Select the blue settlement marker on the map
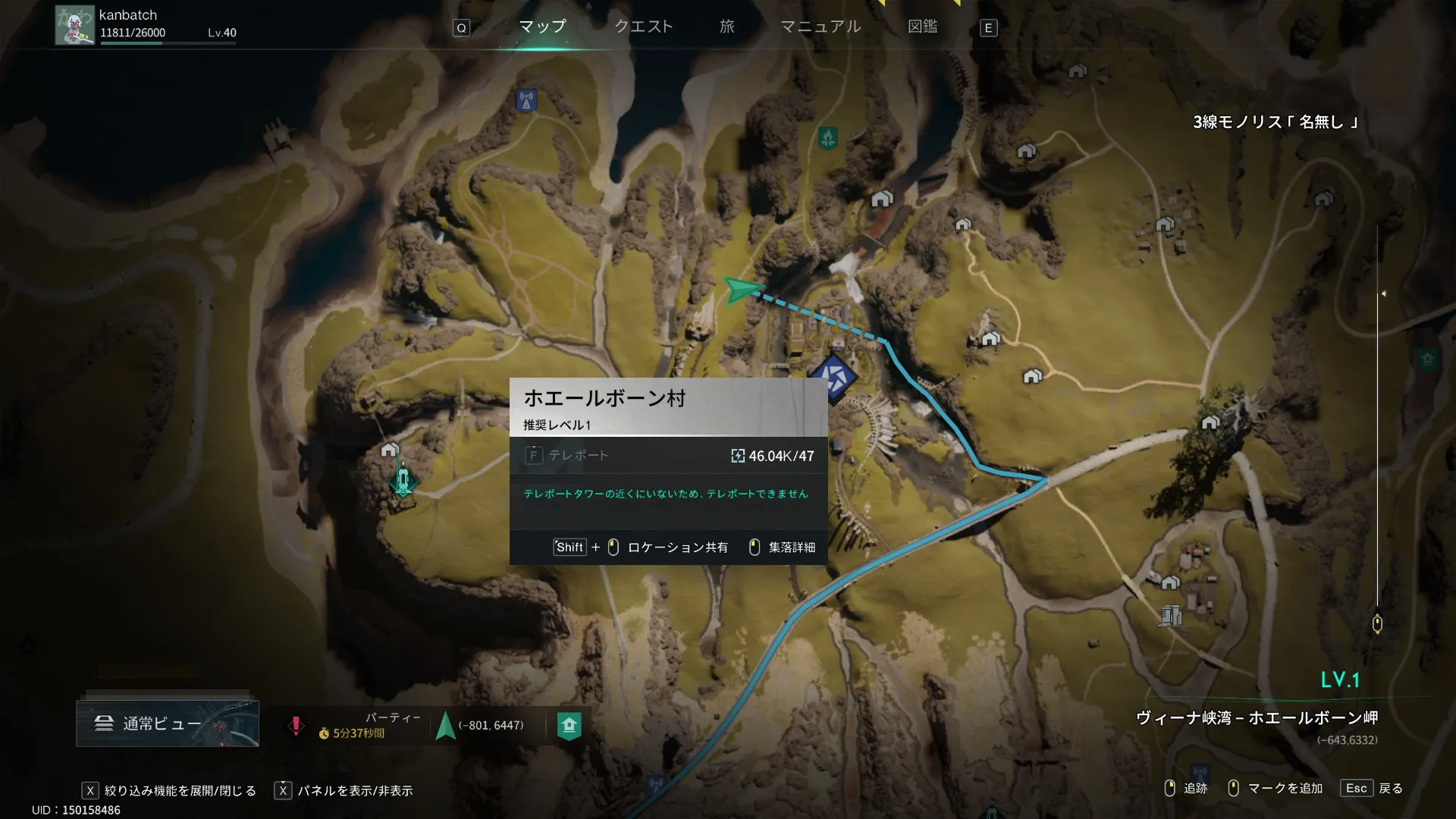This screenshot has width=1456, height=819. click(833, 376)
